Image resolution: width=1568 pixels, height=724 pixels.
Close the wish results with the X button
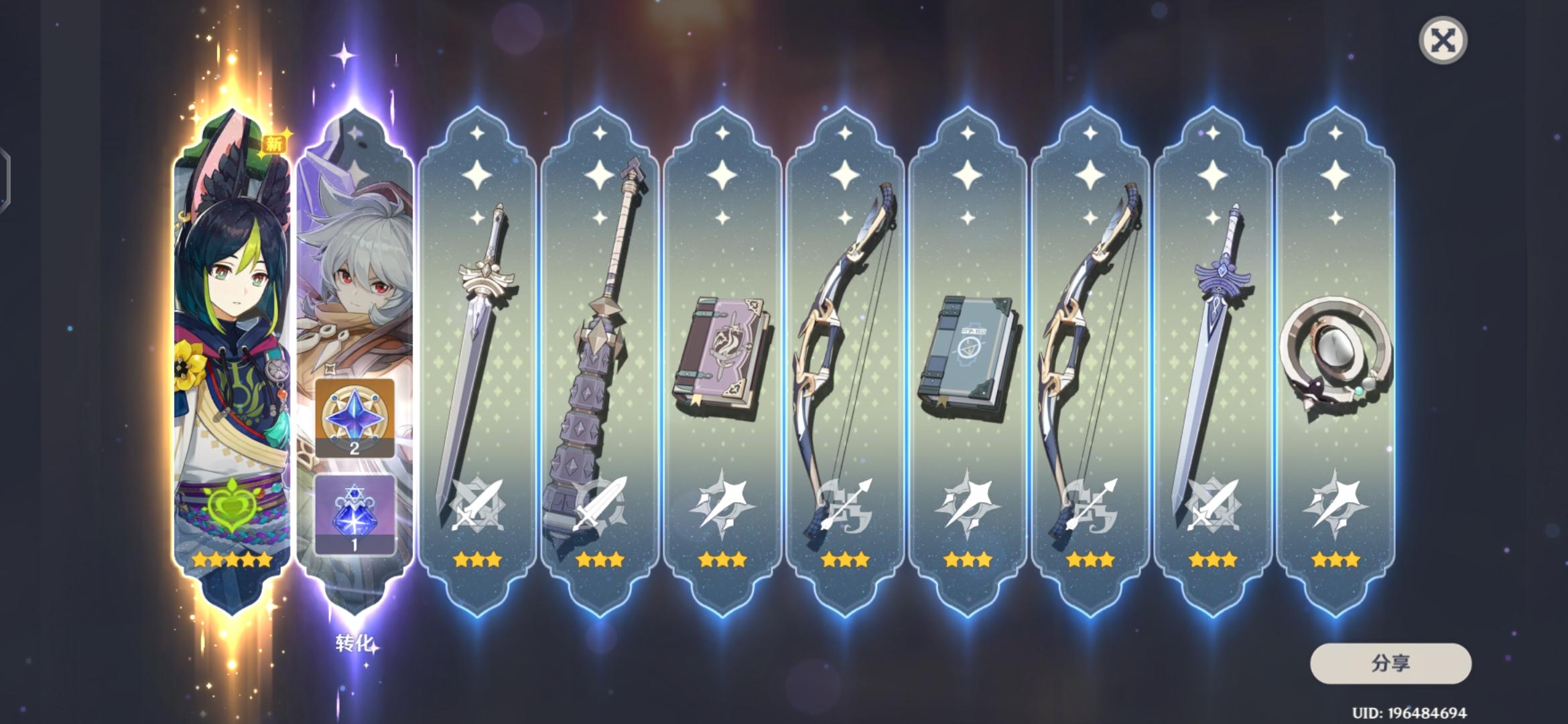coord(1445,40)
